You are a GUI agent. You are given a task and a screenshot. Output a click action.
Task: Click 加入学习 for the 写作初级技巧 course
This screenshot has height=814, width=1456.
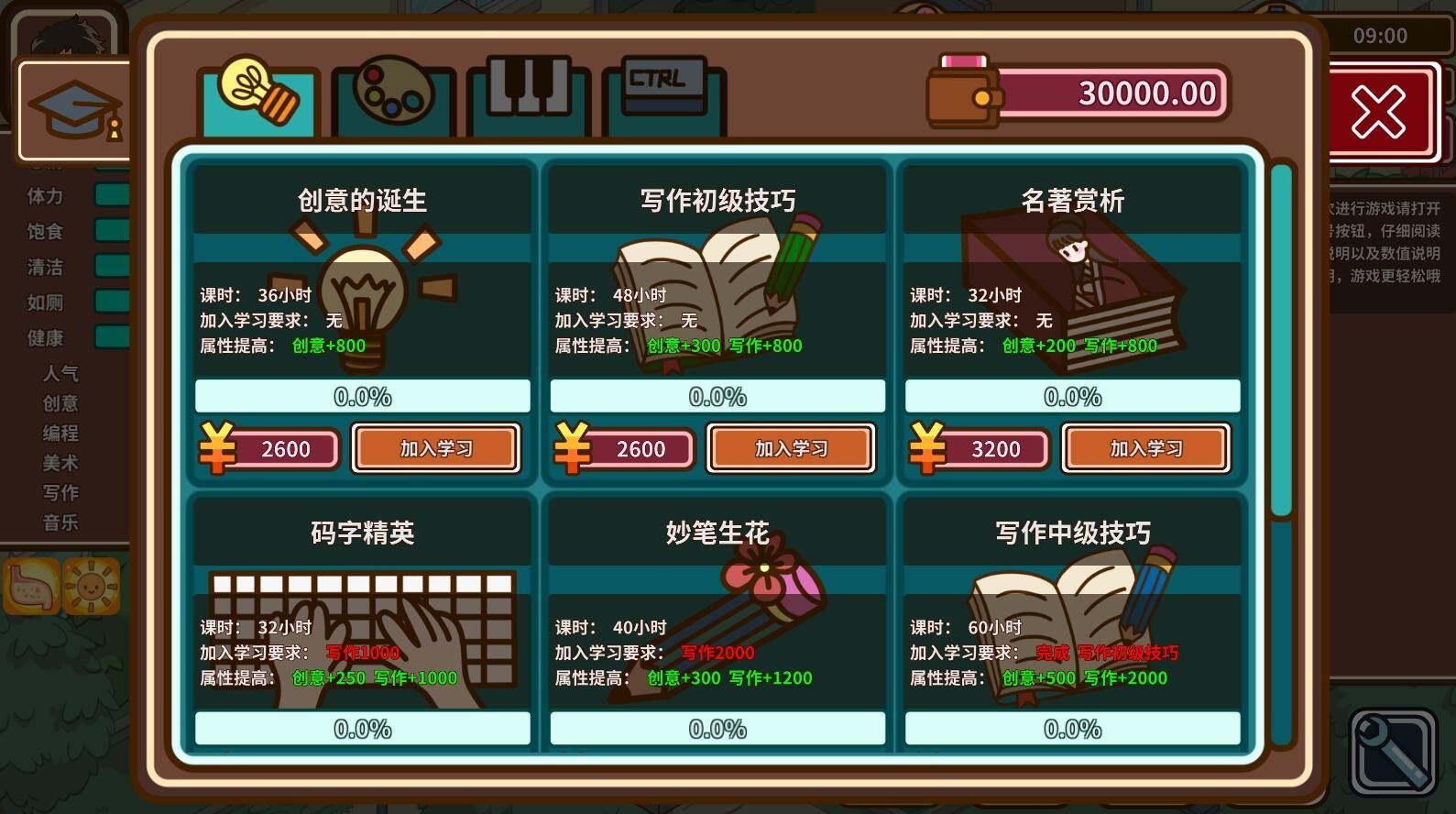pyautogui.click(x=790, y=448)
